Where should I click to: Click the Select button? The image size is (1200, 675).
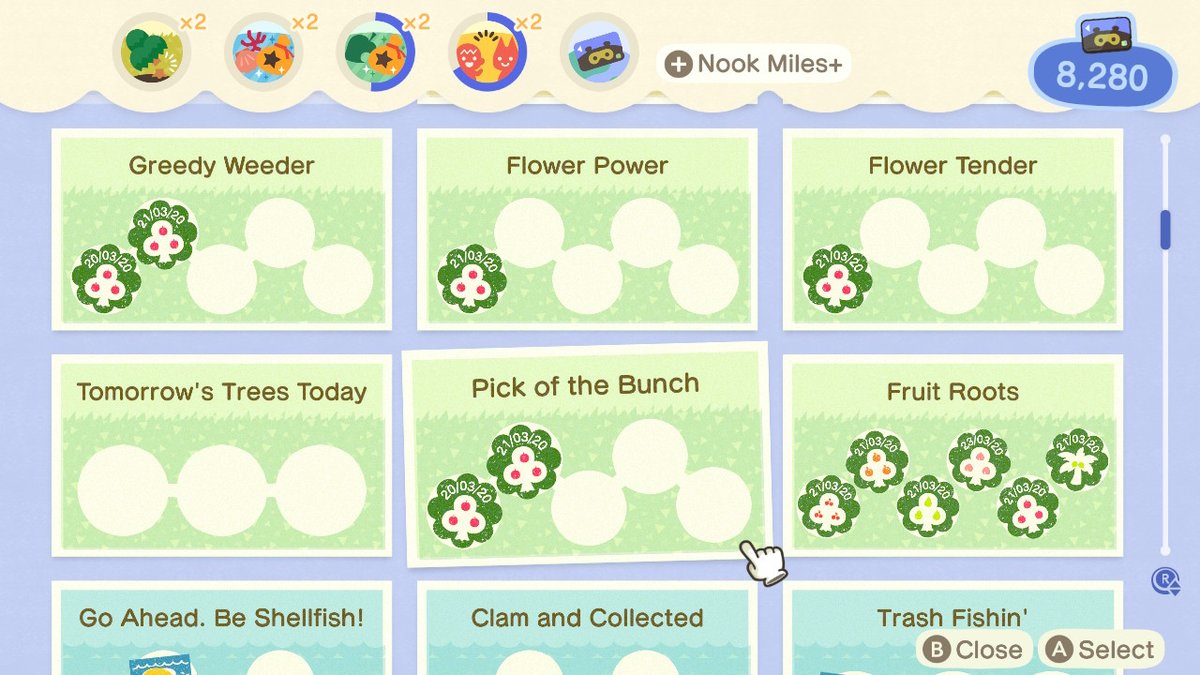(x=1101, y=650)
